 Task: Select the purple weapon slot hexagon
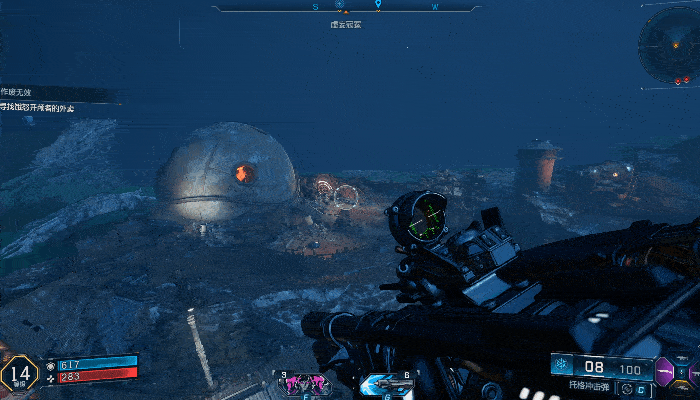(664, 373)
